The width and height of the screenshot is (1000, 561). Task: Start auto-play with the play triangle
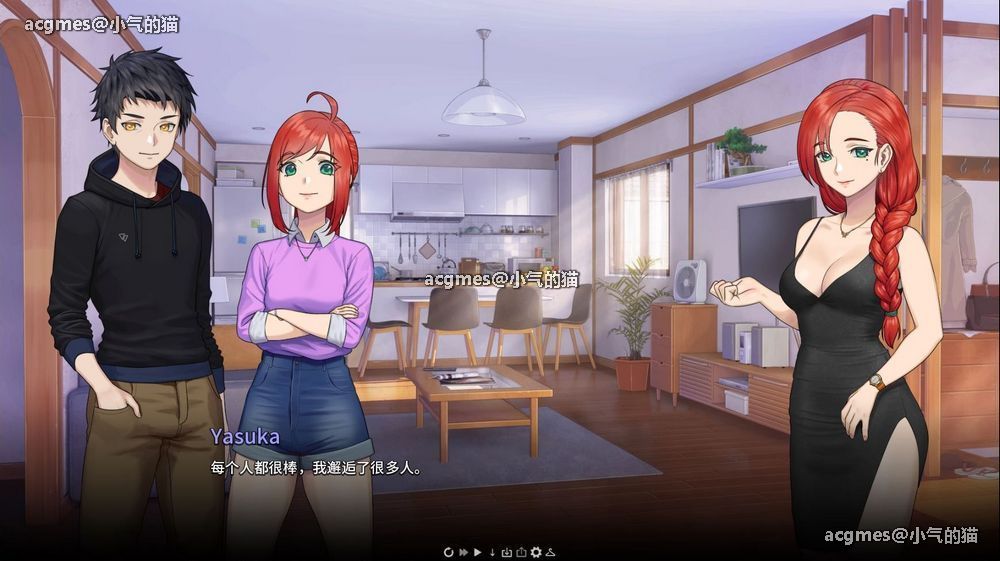tap(478, 551)
